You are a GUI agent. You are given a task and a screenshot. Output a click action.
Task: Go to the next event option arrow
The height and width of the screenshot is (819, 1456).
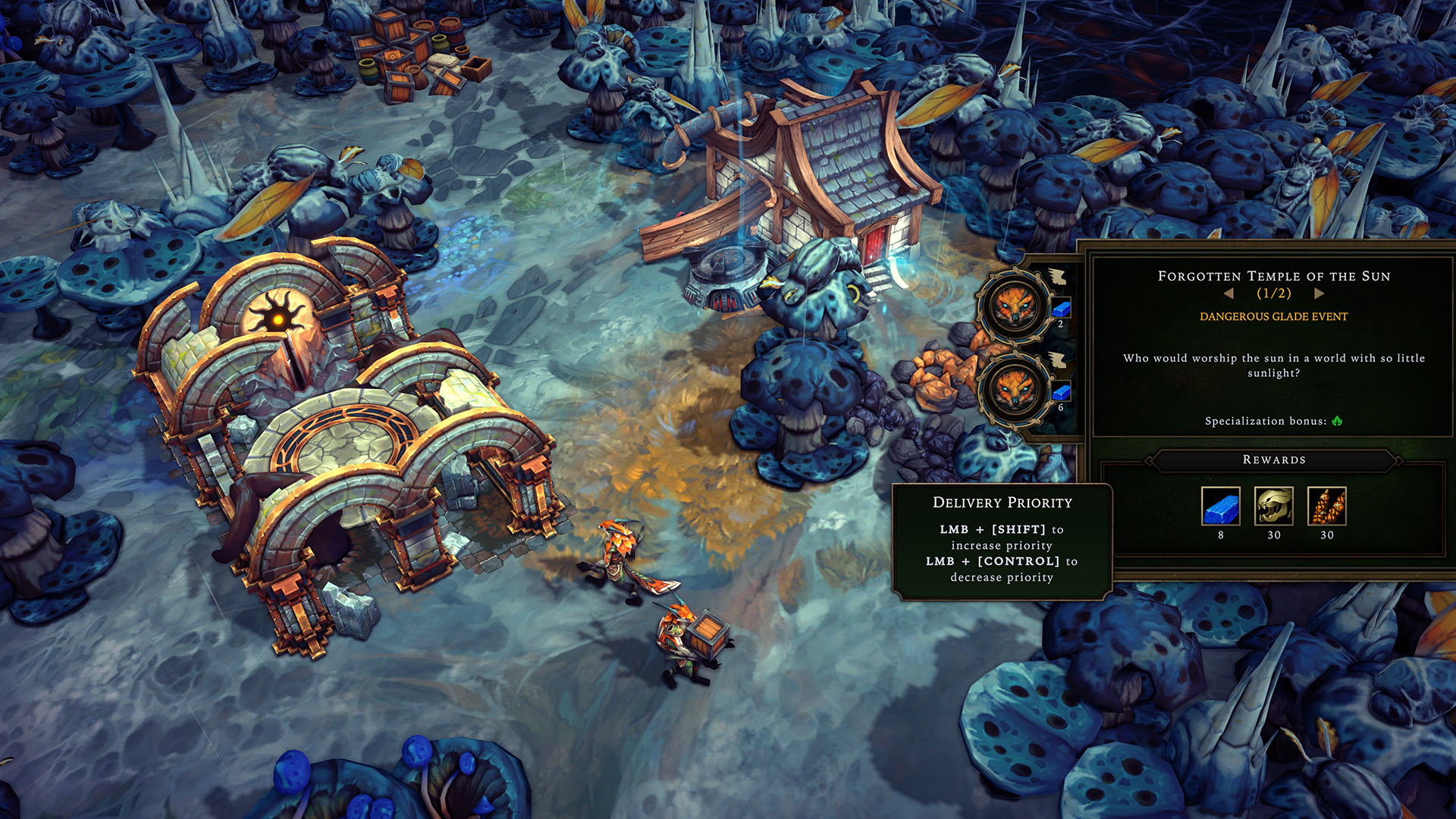tap(1319, 293)
